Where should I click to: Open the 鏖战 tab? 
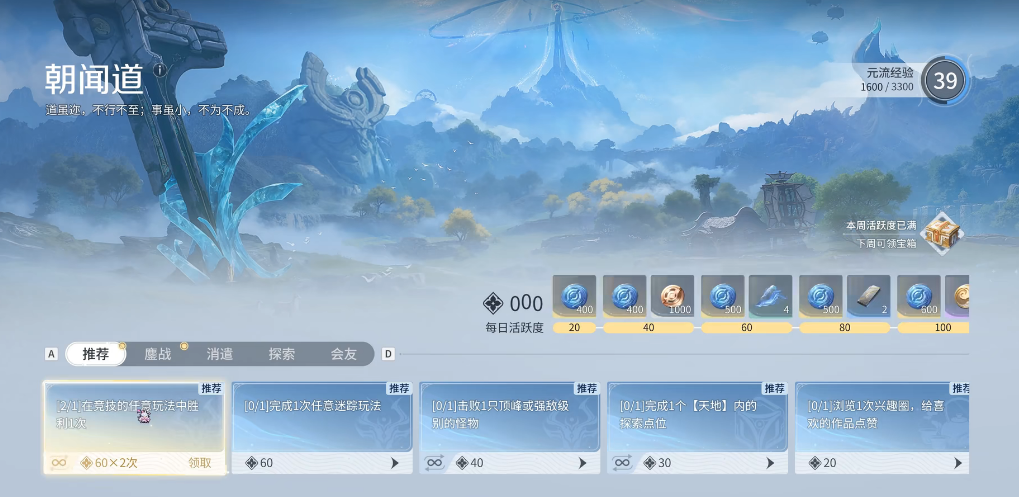(x=158, y=354)
